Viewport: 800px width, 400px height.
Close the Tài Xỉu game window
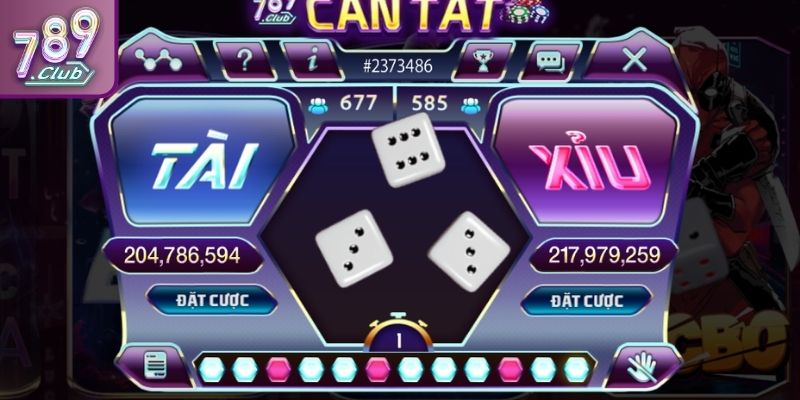635,60
